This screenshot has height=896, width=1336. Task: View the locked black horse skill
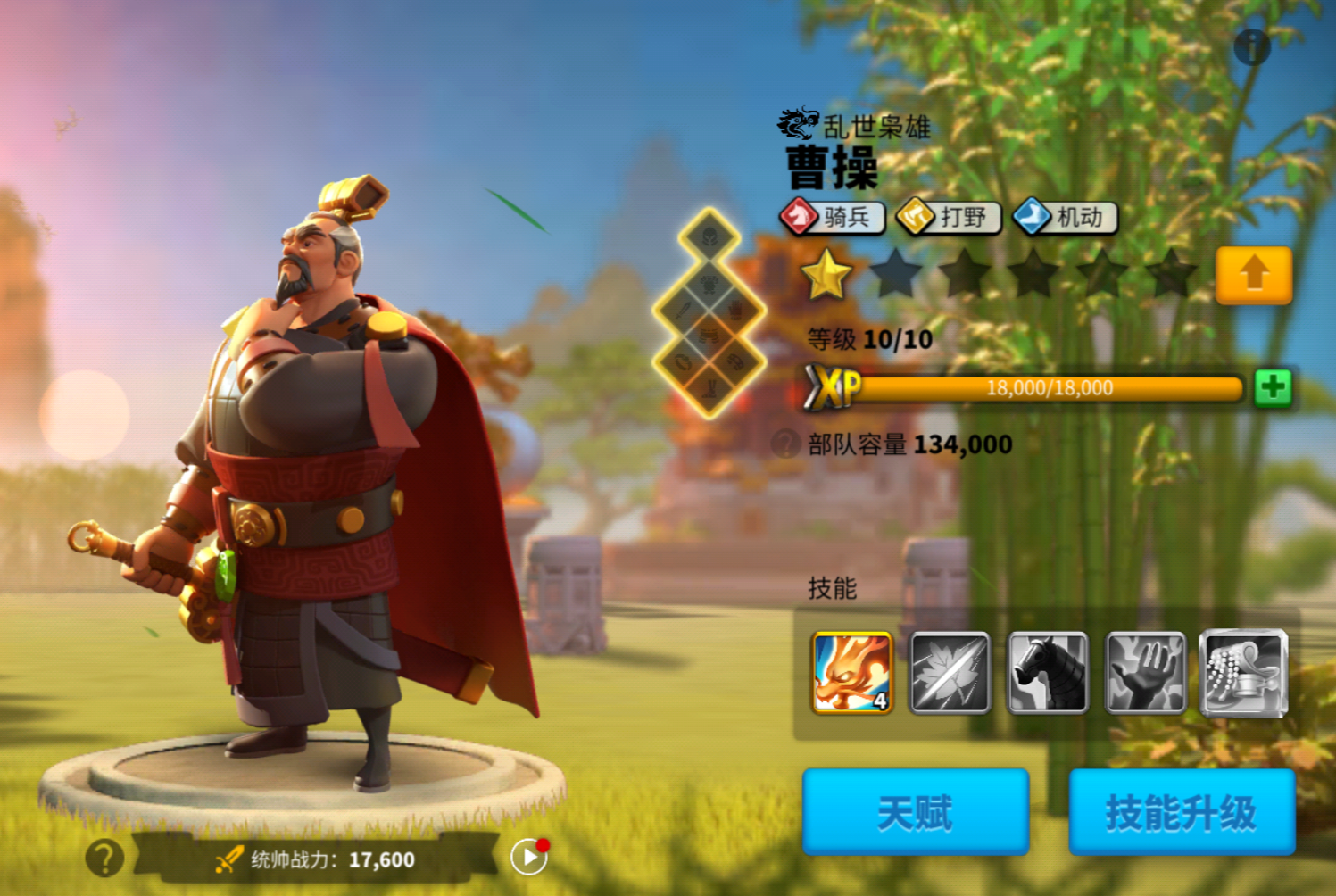[x=1048, y=673]
